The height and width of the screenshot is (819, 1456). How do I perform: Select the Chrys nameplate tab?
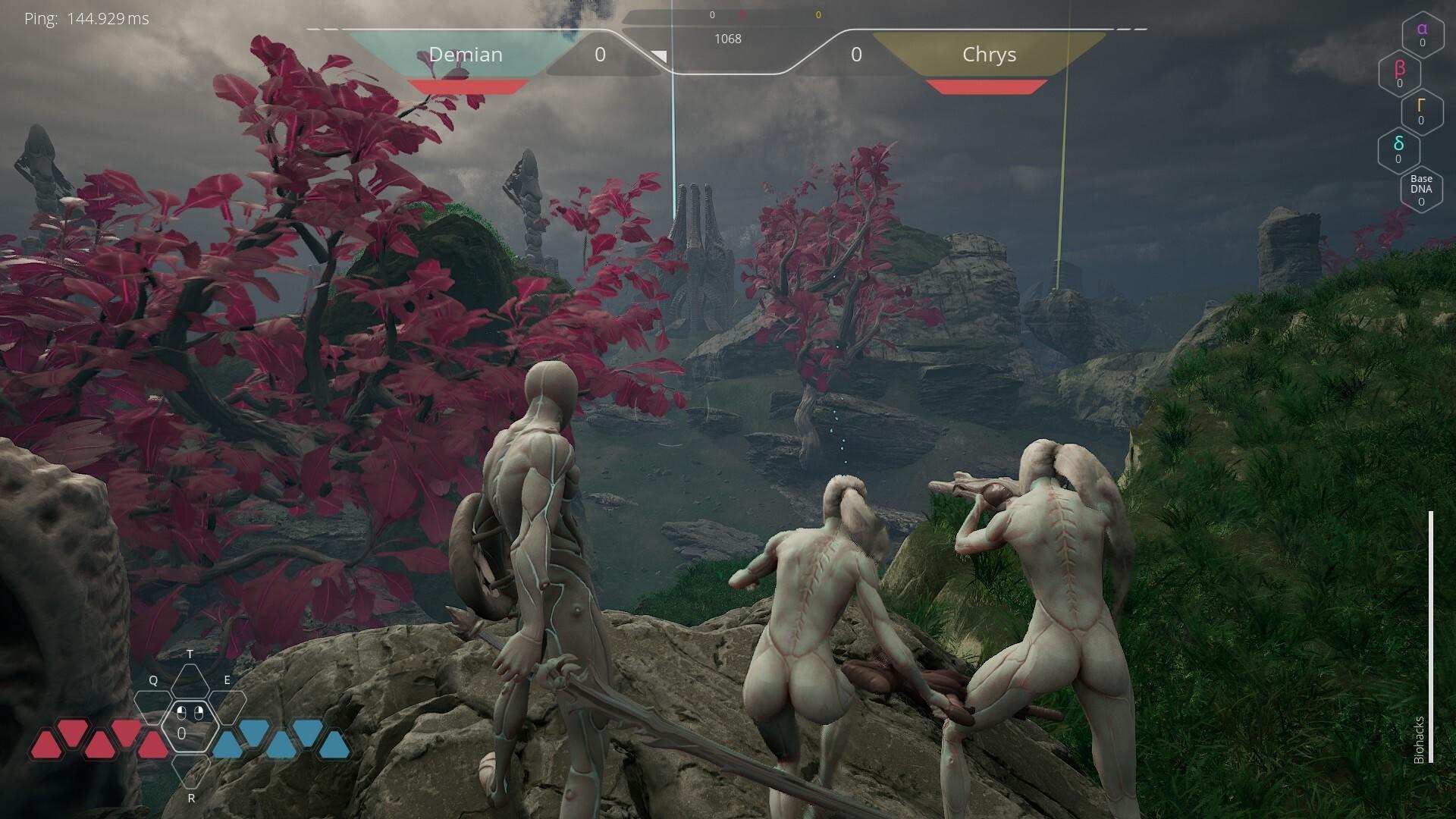point(987,54)
